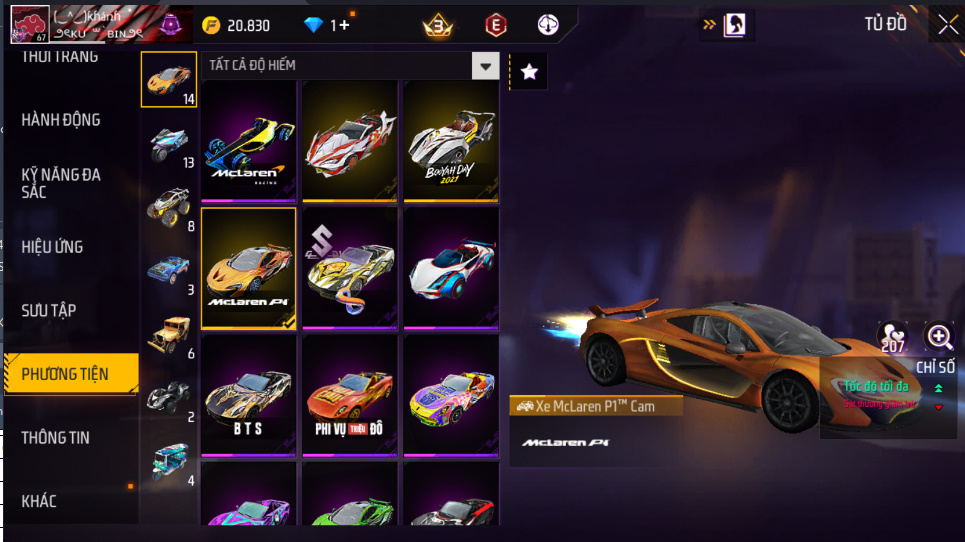Switch to the monster truck vehicle type
Viewport: 965px width, 542px height.
168,207
